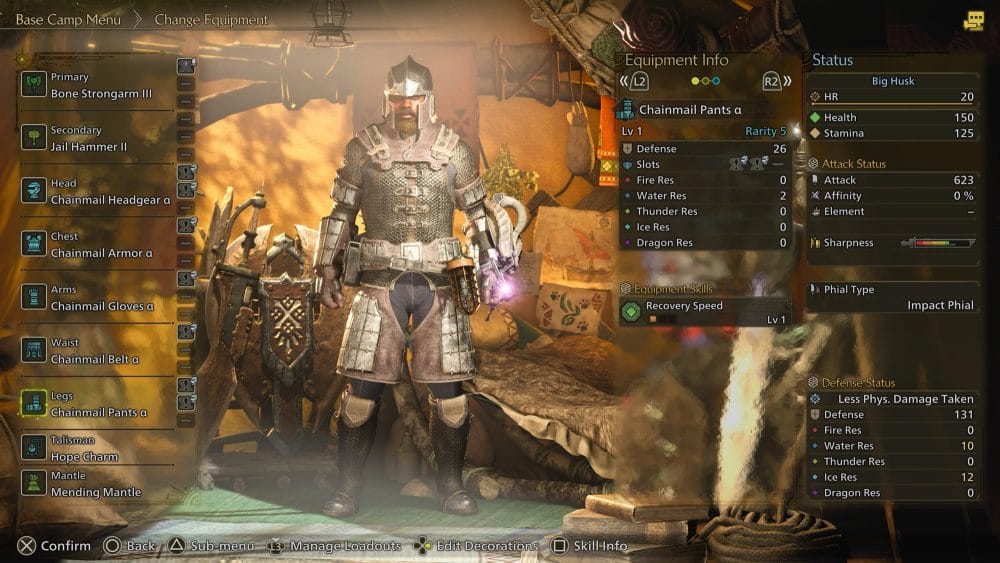Go Back using the bottom bar
This screenshot has height=563, width=1000.
[129, 546]
